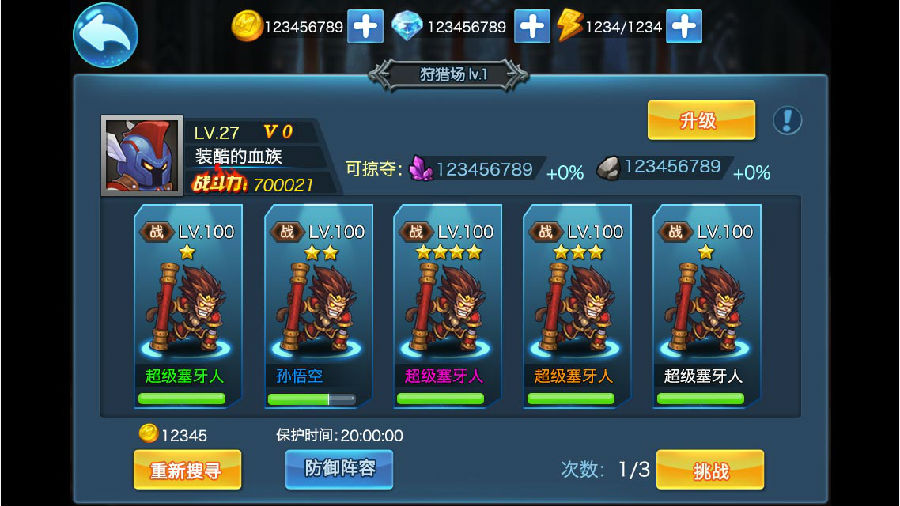This screenshot has width=900, height=506.
Task: Add more diamonds with plus button
Action: coord(532,26)
